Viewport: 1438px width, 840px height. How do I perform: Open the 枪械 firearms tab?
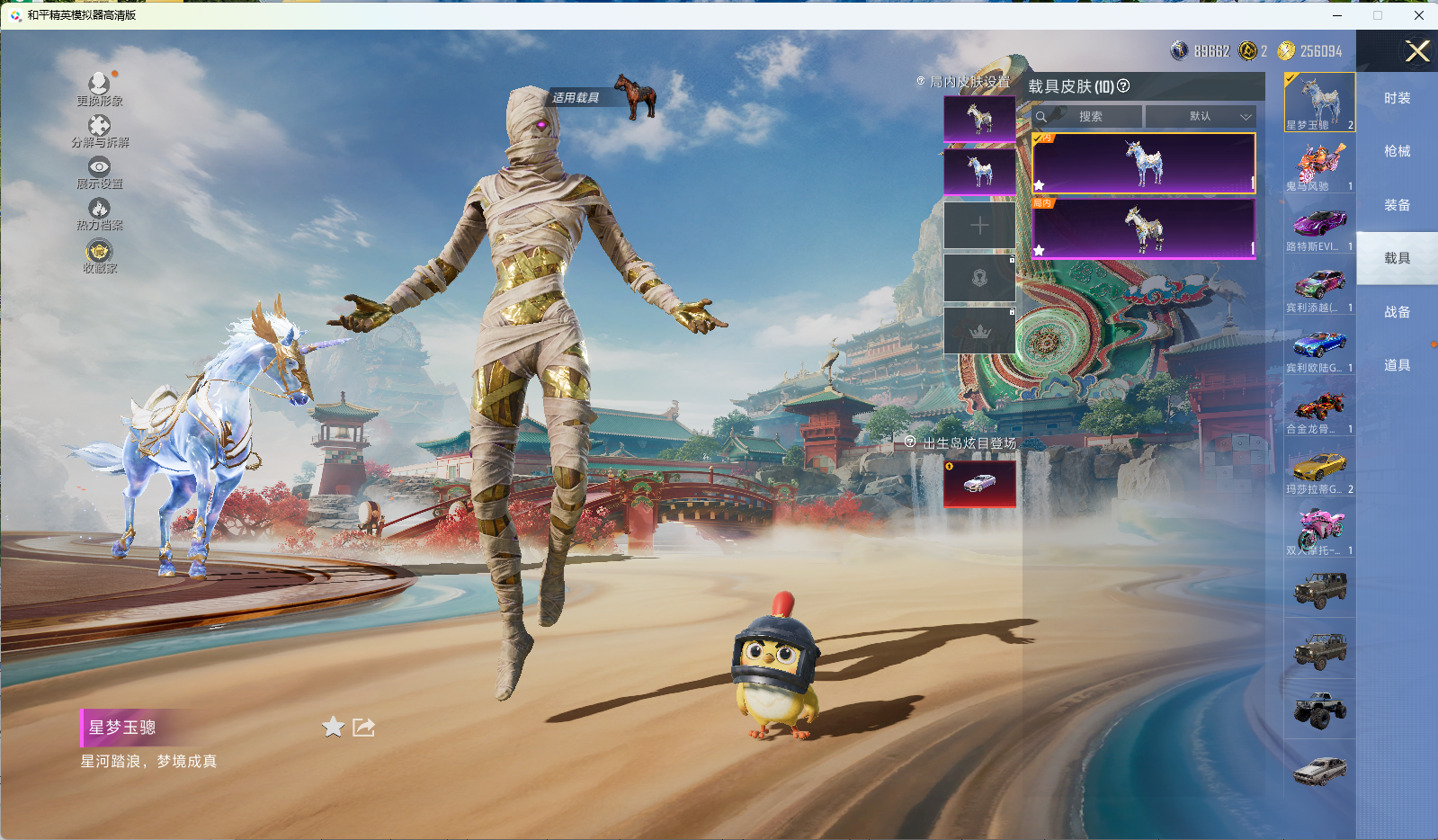[x=1397, y=151]
